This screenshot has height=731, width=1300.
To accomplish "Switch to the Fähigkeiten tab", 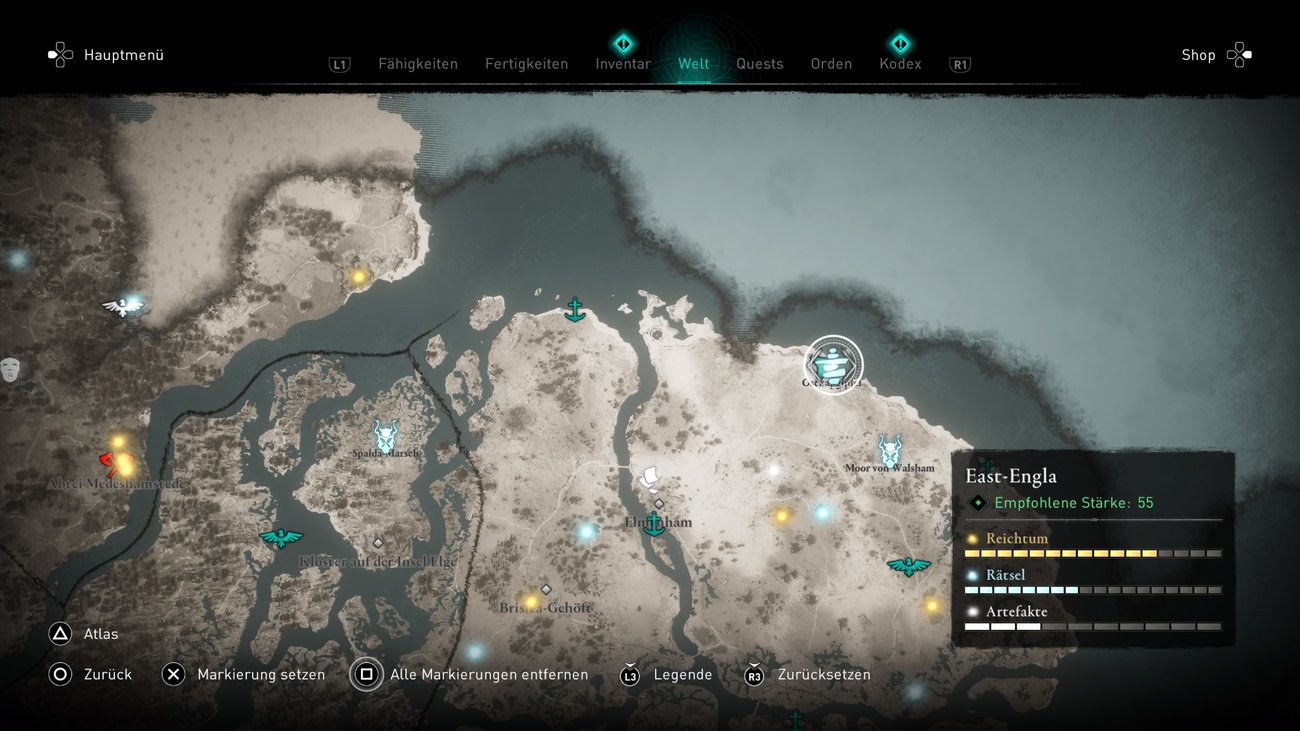I will click(x=417, y=64).
